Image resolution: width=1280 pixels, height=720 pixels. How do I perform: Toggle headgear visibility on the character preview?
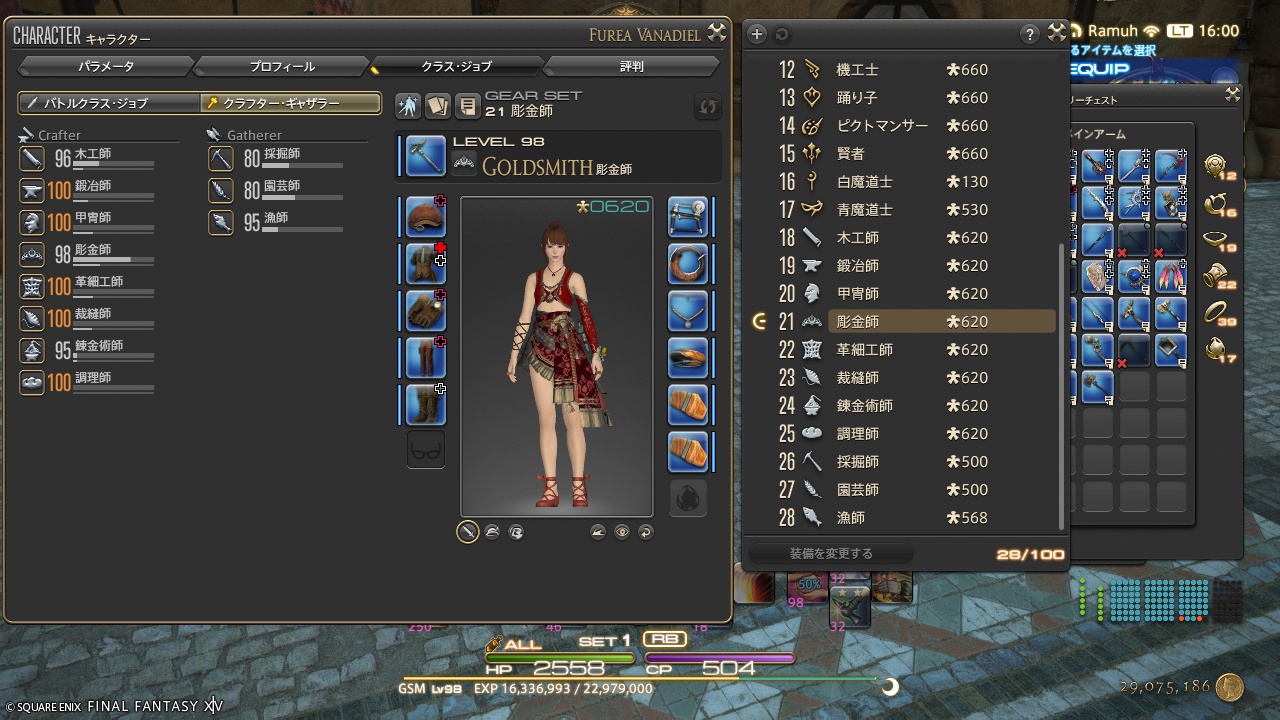click(x=492, y=532)
